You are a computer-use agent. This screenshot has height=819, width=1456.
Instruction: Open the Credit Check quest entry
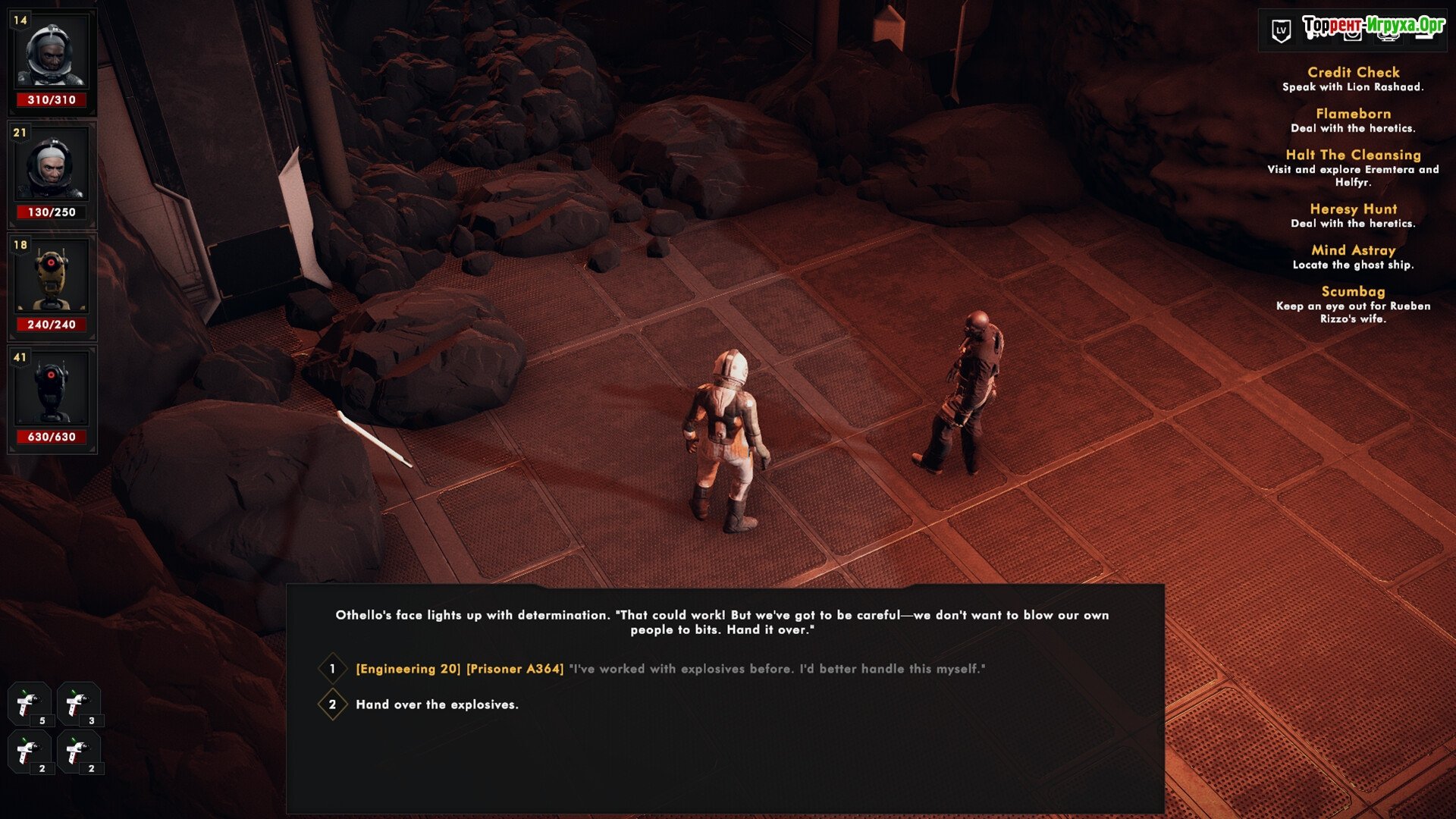pyautogui.click(x=1353, y=73)
